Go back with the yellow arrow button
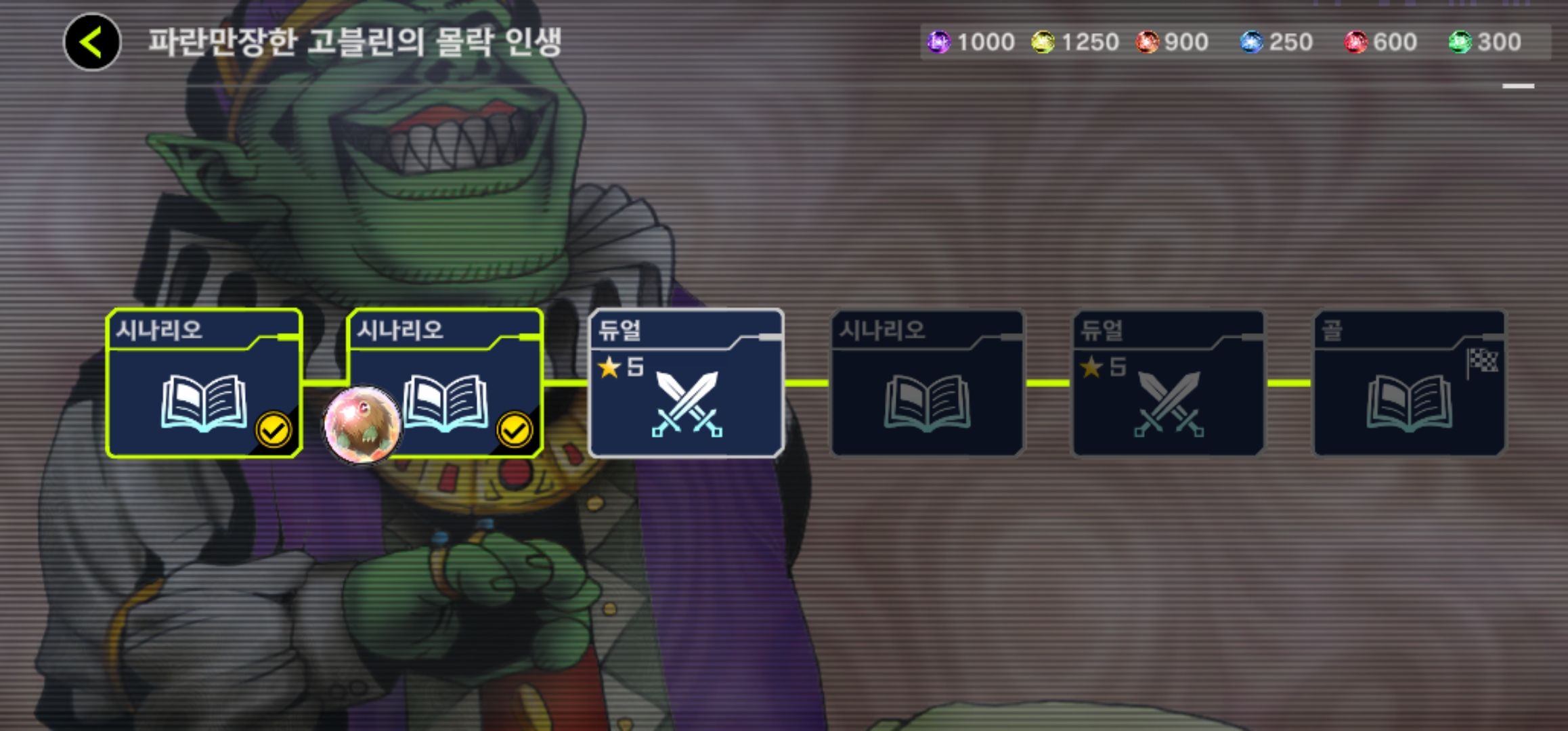 [x=92, y=42]
